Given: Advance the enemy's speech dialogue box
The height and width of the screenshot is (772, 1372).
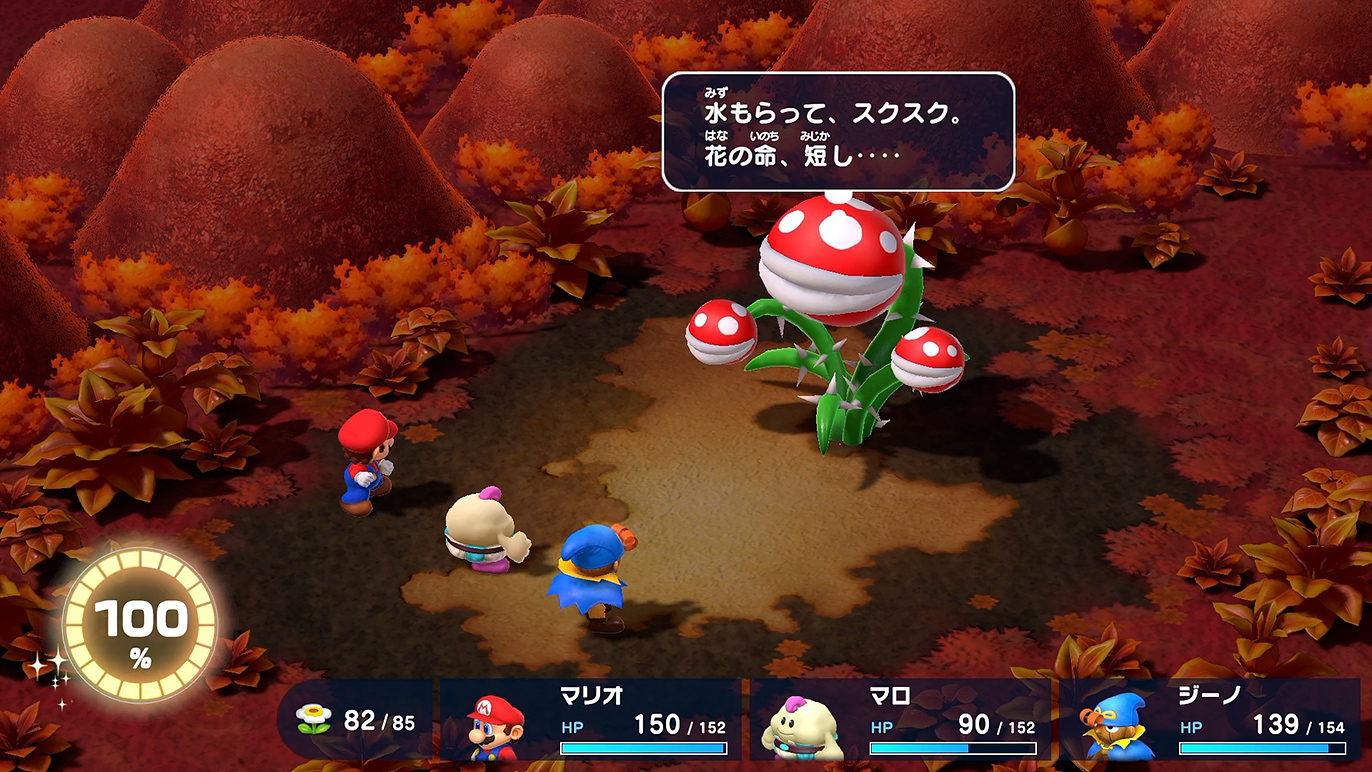Looking at the screenshot, I should tap(838, 131).
